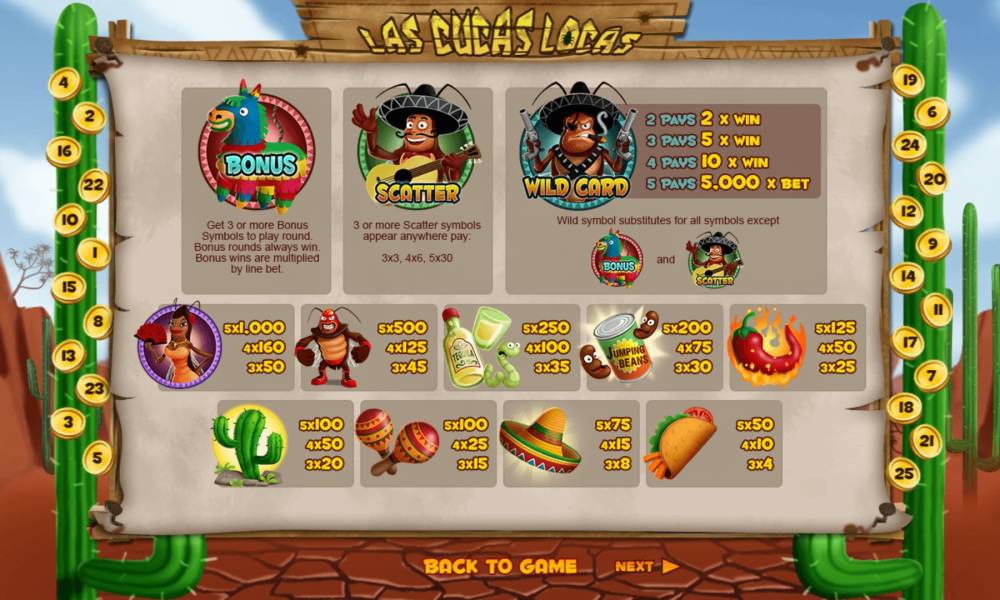Viewport: 1000px width, 600px height.
Task: Choose payline 24 coin marker
Action: [x=909, y=146]
